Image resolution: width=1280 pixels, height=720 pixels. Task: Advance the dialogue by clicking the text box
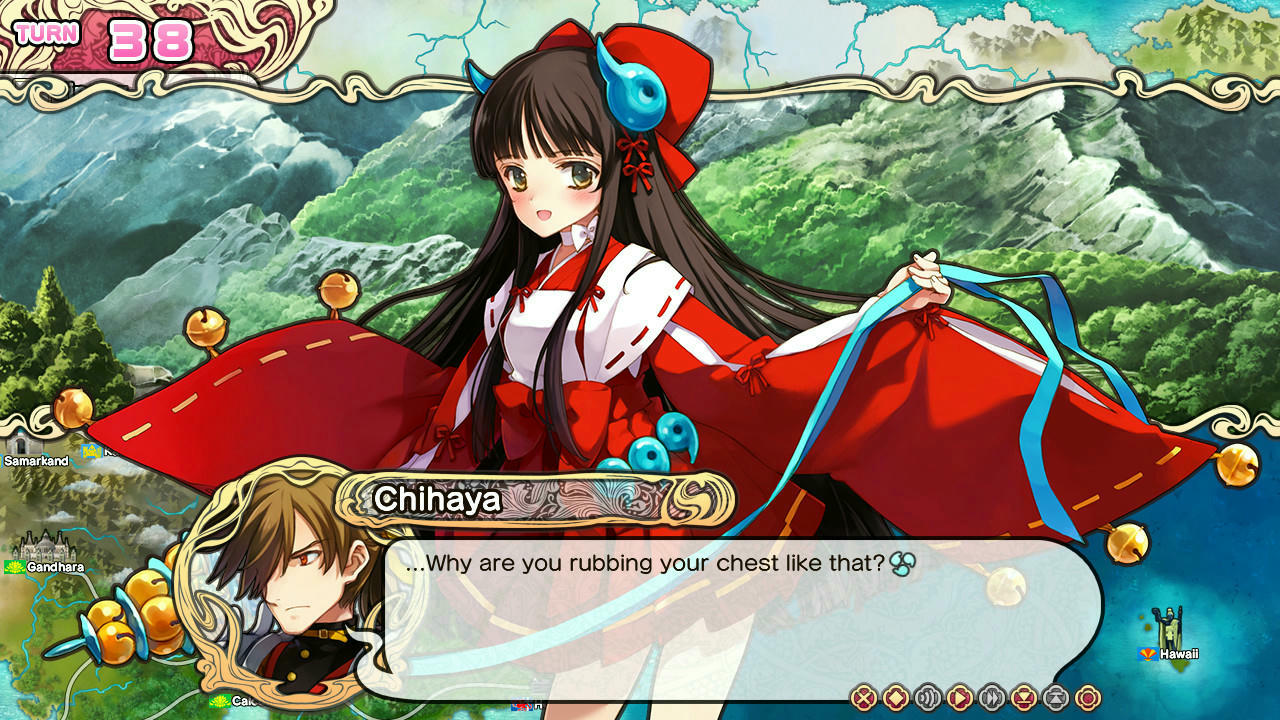tap(740, 620)
